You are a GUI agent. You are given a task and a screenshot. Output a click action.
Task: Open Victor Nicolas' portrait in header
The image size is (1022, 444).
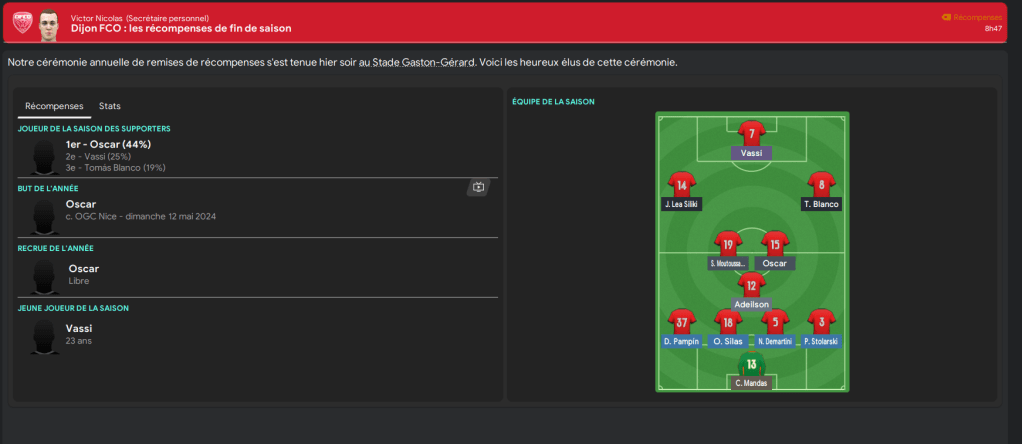49,22
